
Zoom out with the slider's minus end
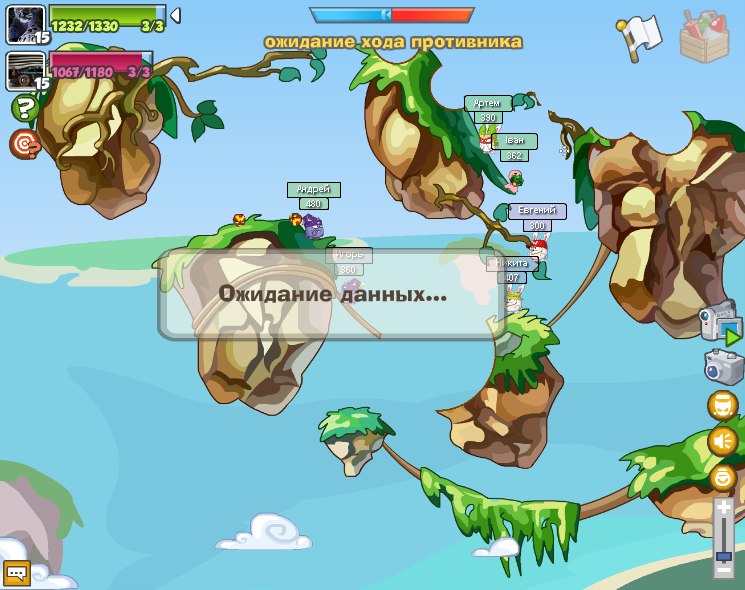[x=724, y=571]
